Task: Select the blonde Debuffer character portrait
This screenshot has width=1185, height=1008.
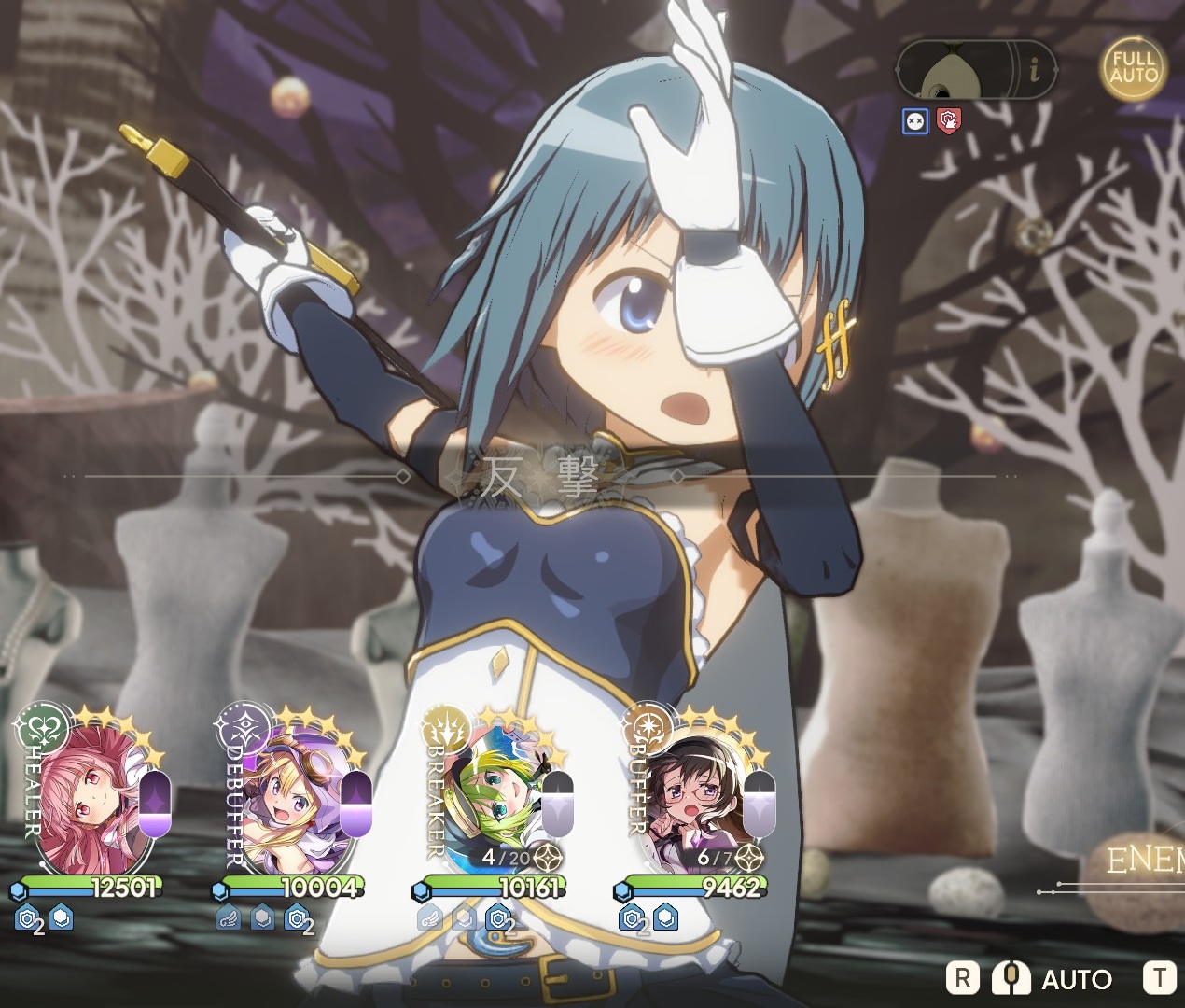Action: (x=285, y=807)
